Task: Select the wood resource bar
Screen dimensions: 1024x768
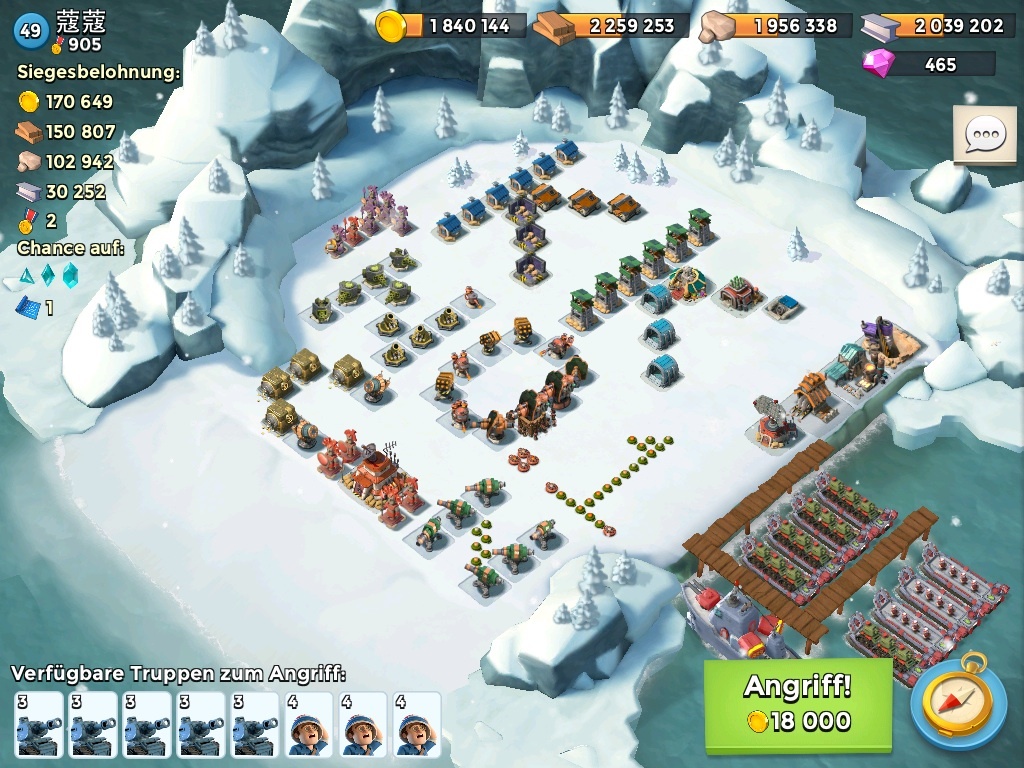Action: [612, 26]
